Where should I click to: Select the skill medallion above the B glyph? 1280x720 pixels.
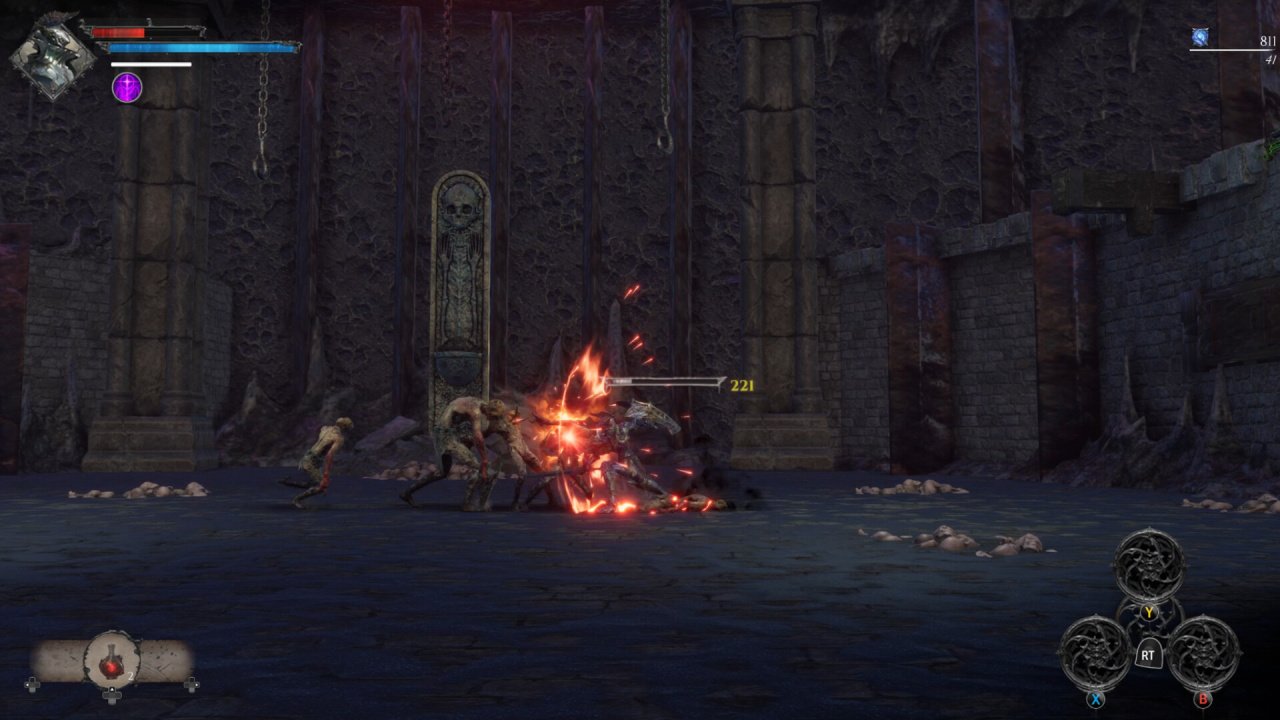point(1204,652)
